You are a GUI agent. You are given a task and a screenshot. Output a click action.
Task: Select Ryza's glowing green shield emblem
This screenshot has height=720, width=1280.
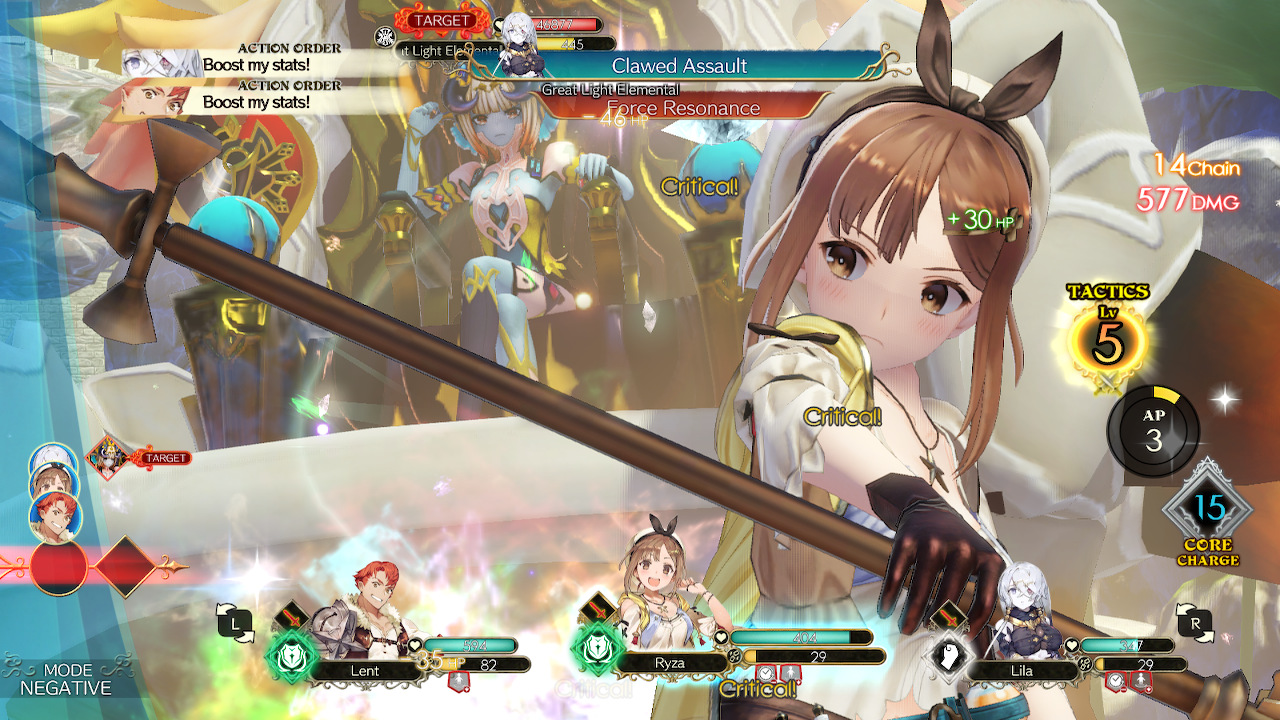coord(598,647)
